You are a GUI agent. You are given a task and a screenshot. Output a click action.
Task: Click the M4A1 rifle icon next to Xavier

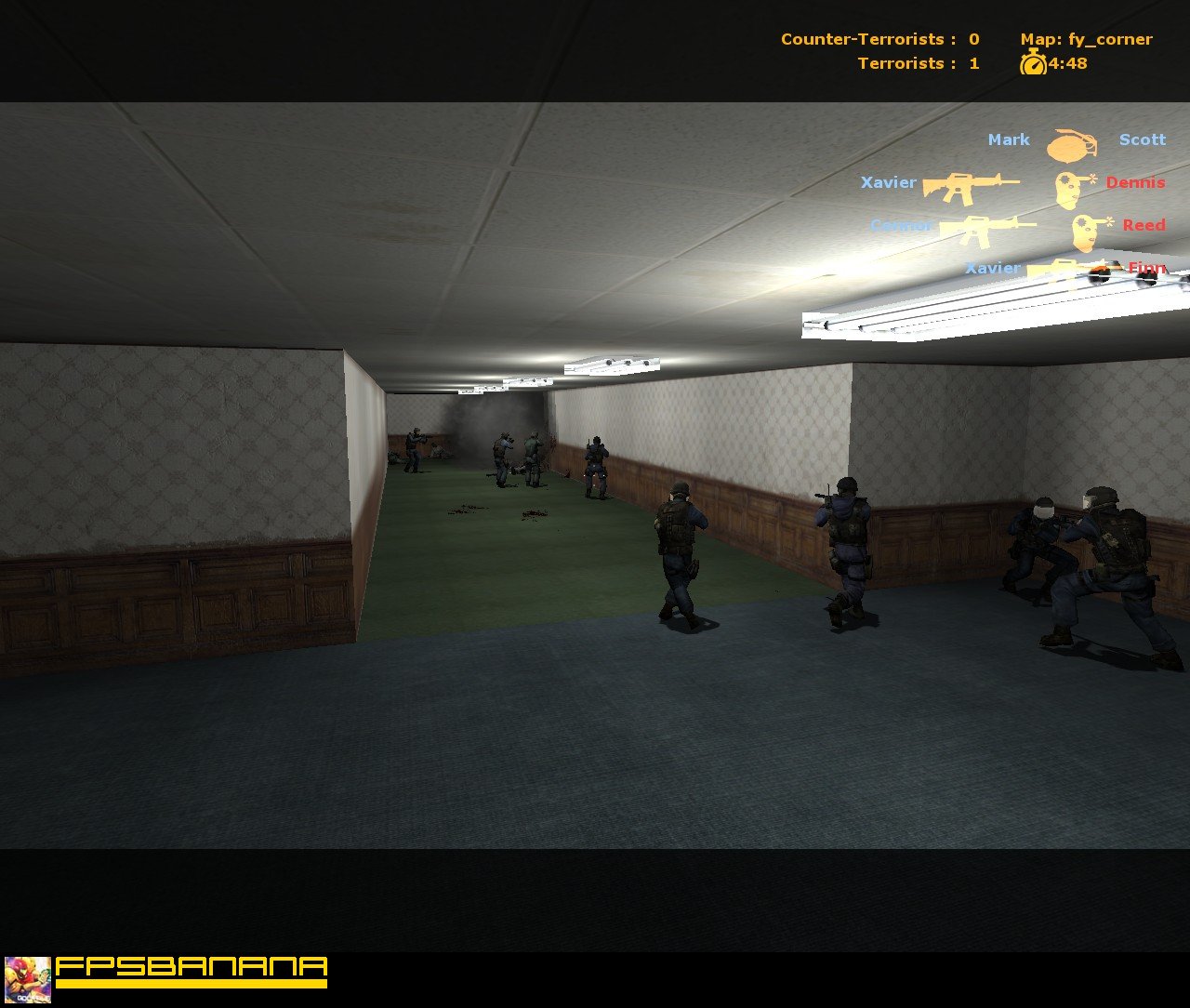[x=972, y=186]
